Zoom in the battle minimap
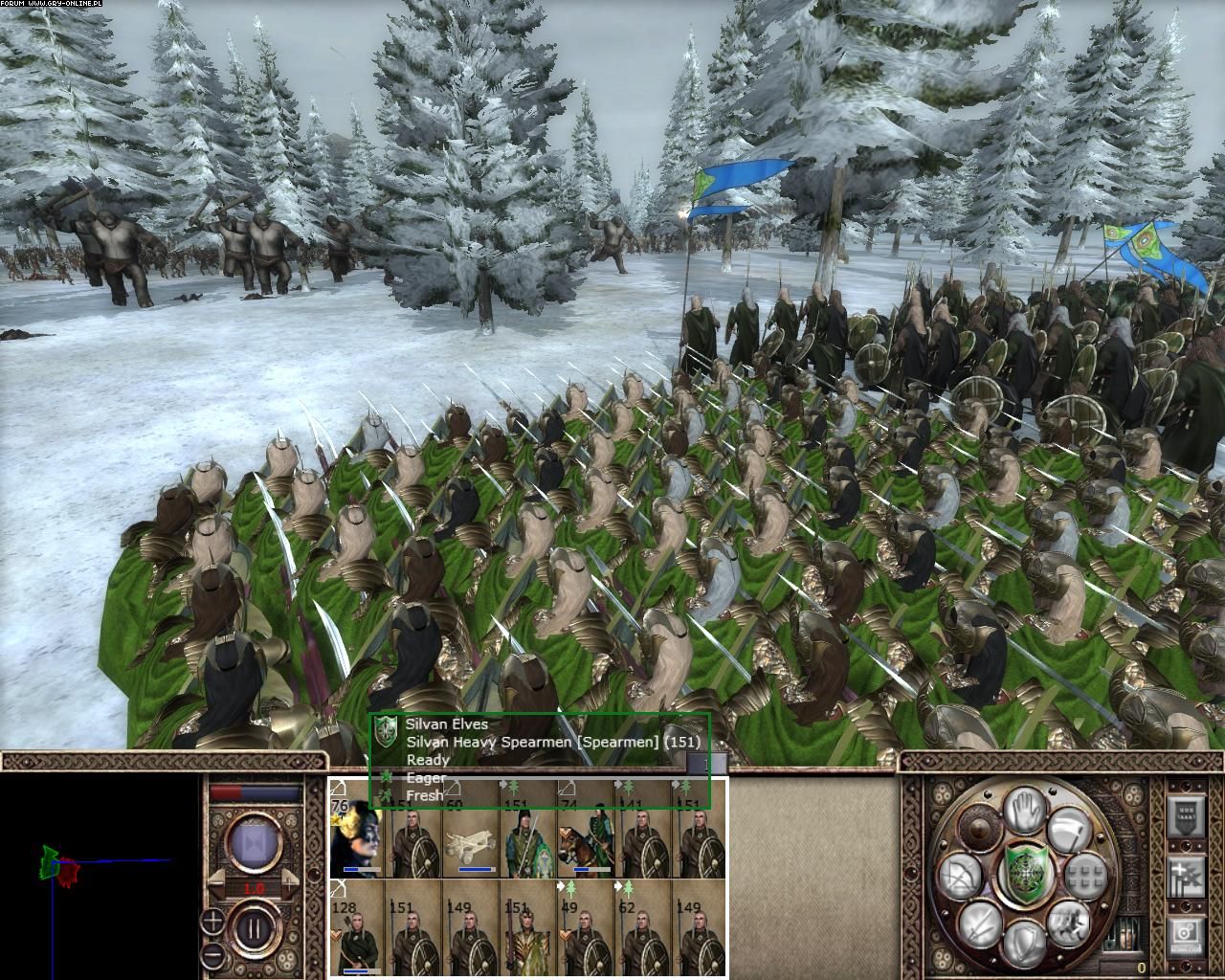The width and height of the screenshot is (1225, 980). pyautogui.click(x=212, y=923)
